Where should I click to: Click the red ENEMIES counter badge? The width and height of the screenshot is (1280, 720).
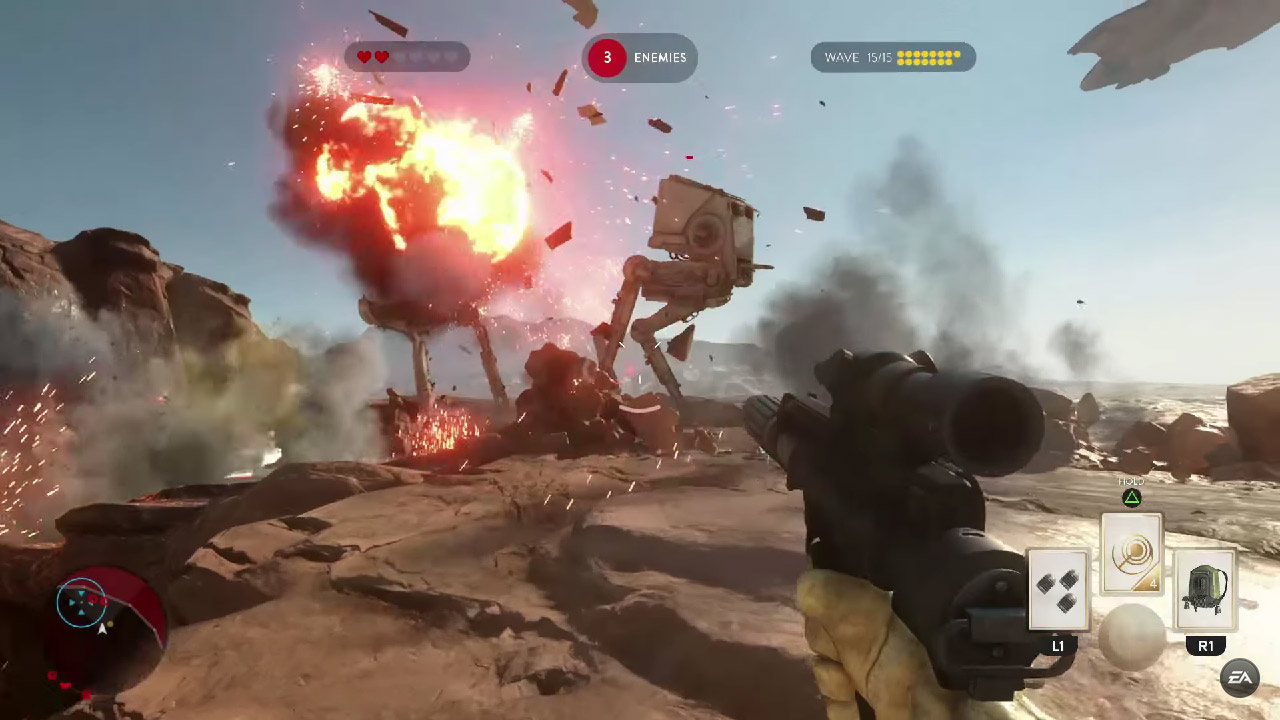click(x=607, y=58)
